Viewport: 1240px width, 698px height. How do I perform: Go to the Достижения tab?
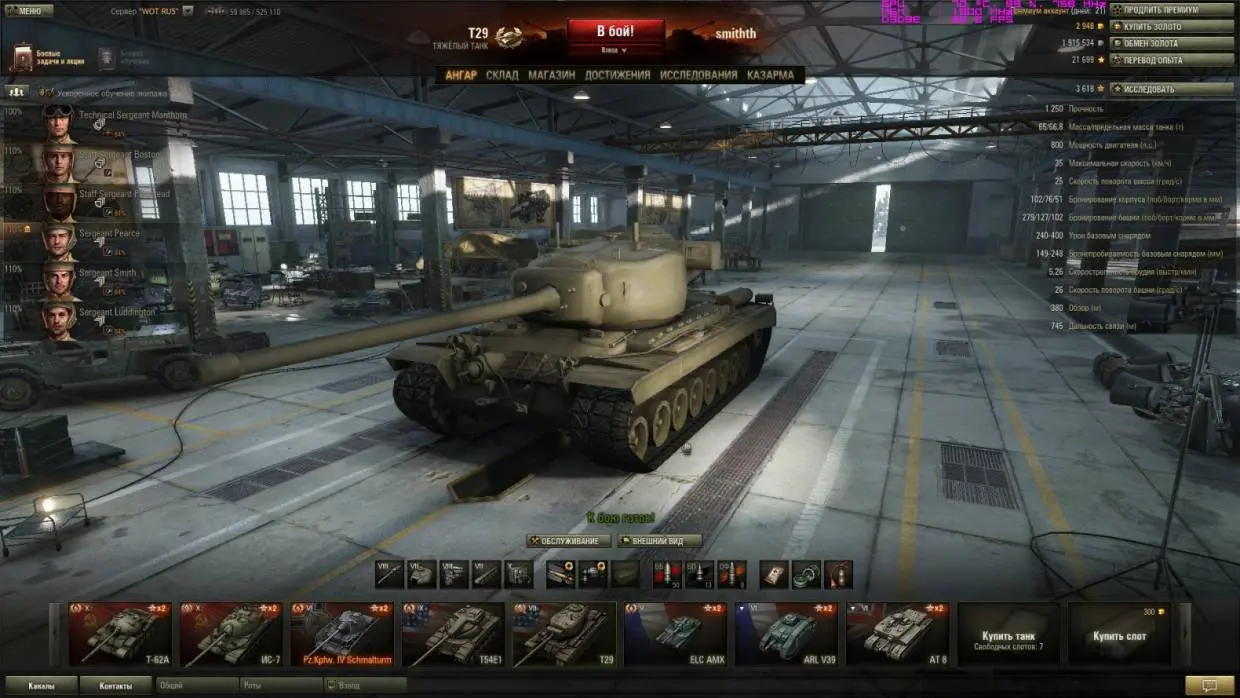point(617,75)
